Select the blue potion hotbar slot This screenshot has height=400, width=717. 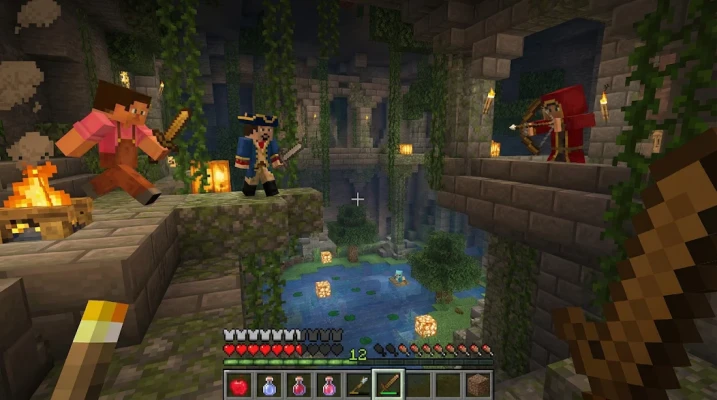coord(269,383)
